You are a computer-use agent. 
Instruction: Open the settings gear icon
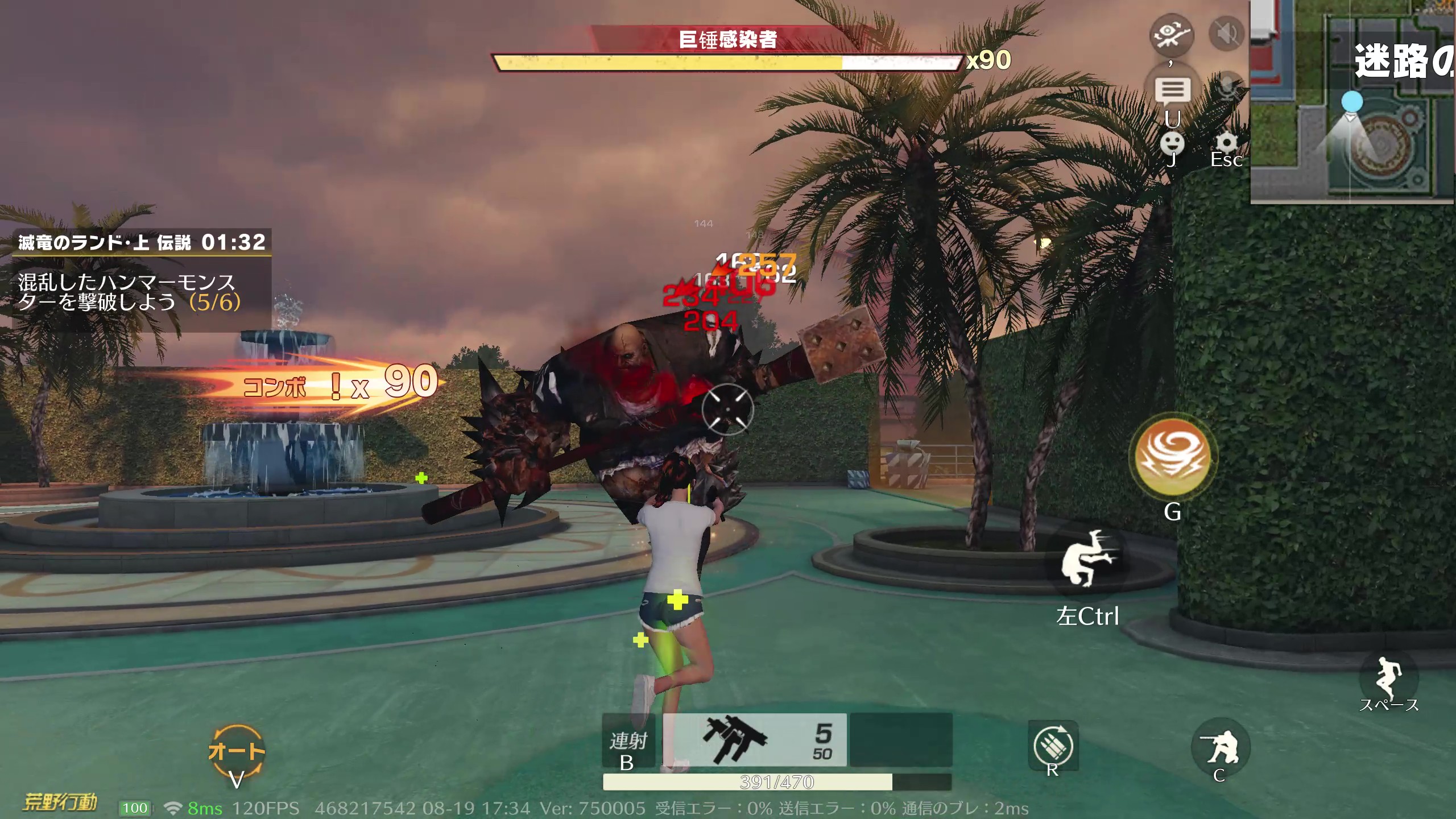click(1226, 142)
